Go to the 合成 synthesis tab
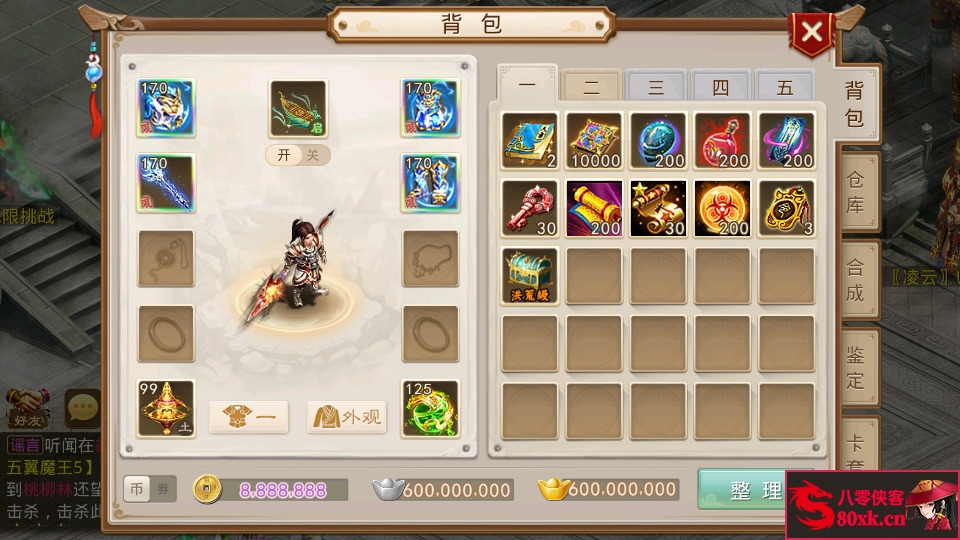 855,280
